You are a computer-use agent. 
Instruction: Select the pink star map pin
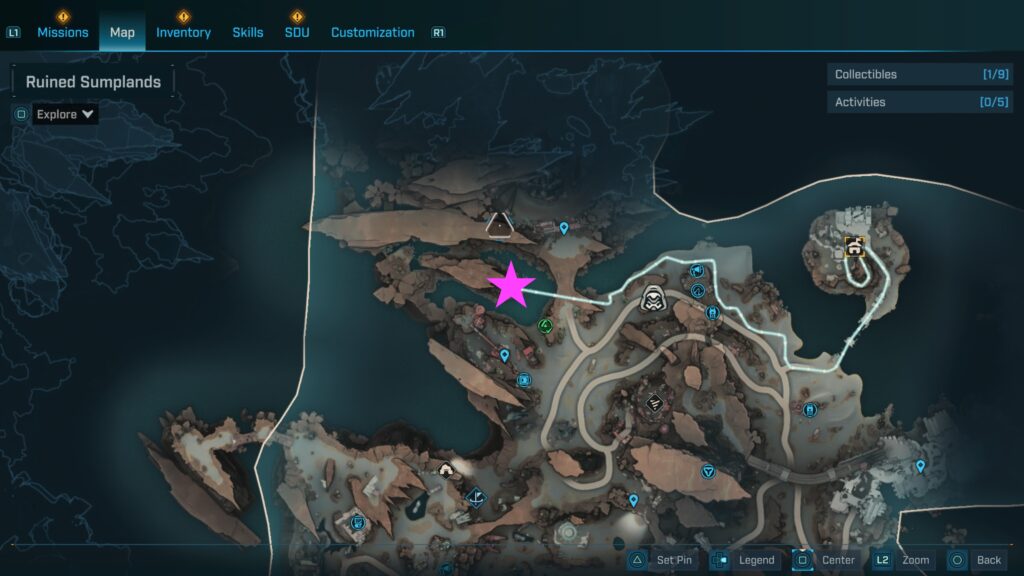pos(512,286)
